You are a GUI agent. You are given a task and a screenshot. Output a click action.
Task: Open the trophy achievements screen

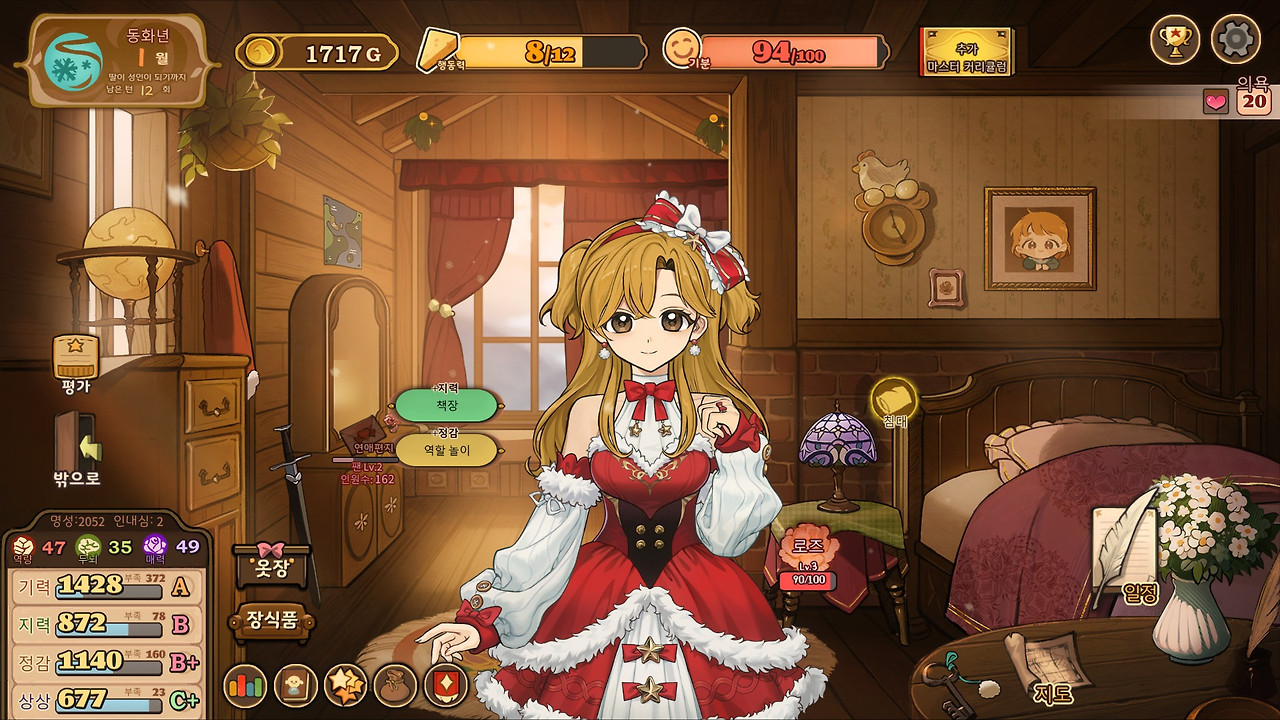(x=1174, y=40)
